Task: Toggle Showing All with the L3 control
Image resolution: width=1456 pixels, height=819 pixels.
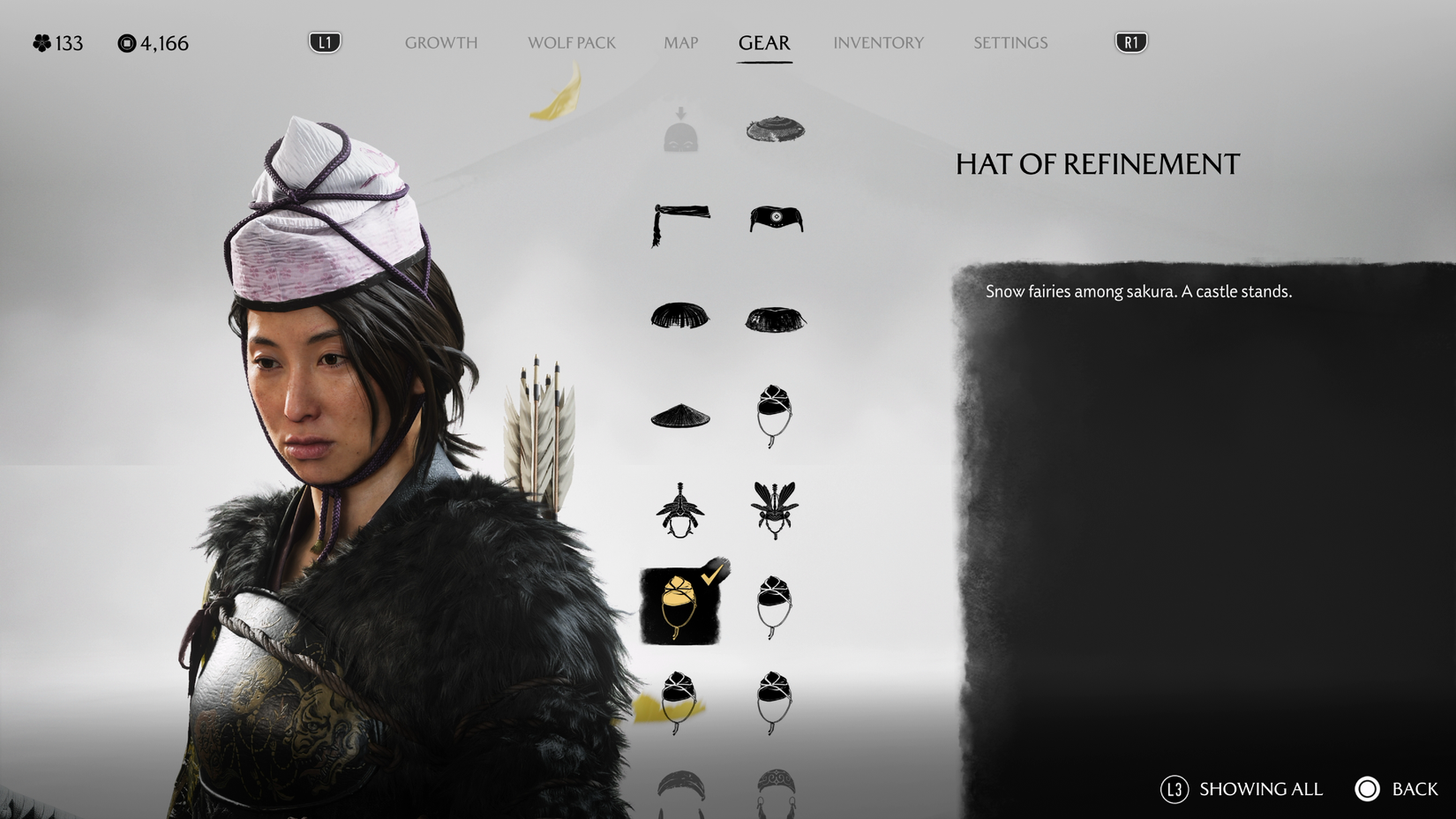Action: pos(1180,789)
